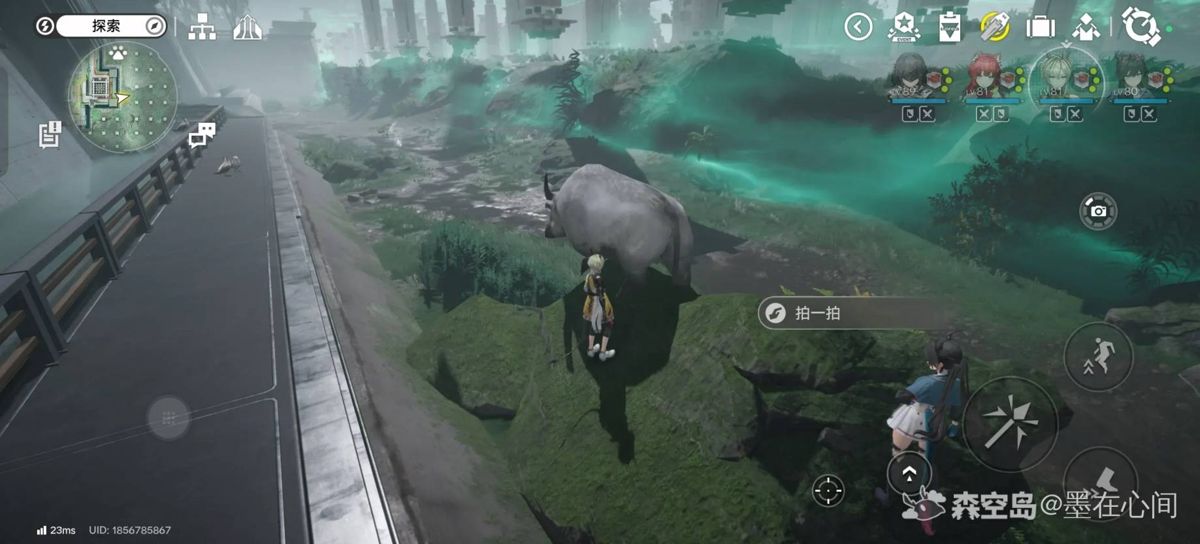Open the quest log icon with exclamation mark
This screenshot has height=544, width=1200.
[x=50, y=134]
